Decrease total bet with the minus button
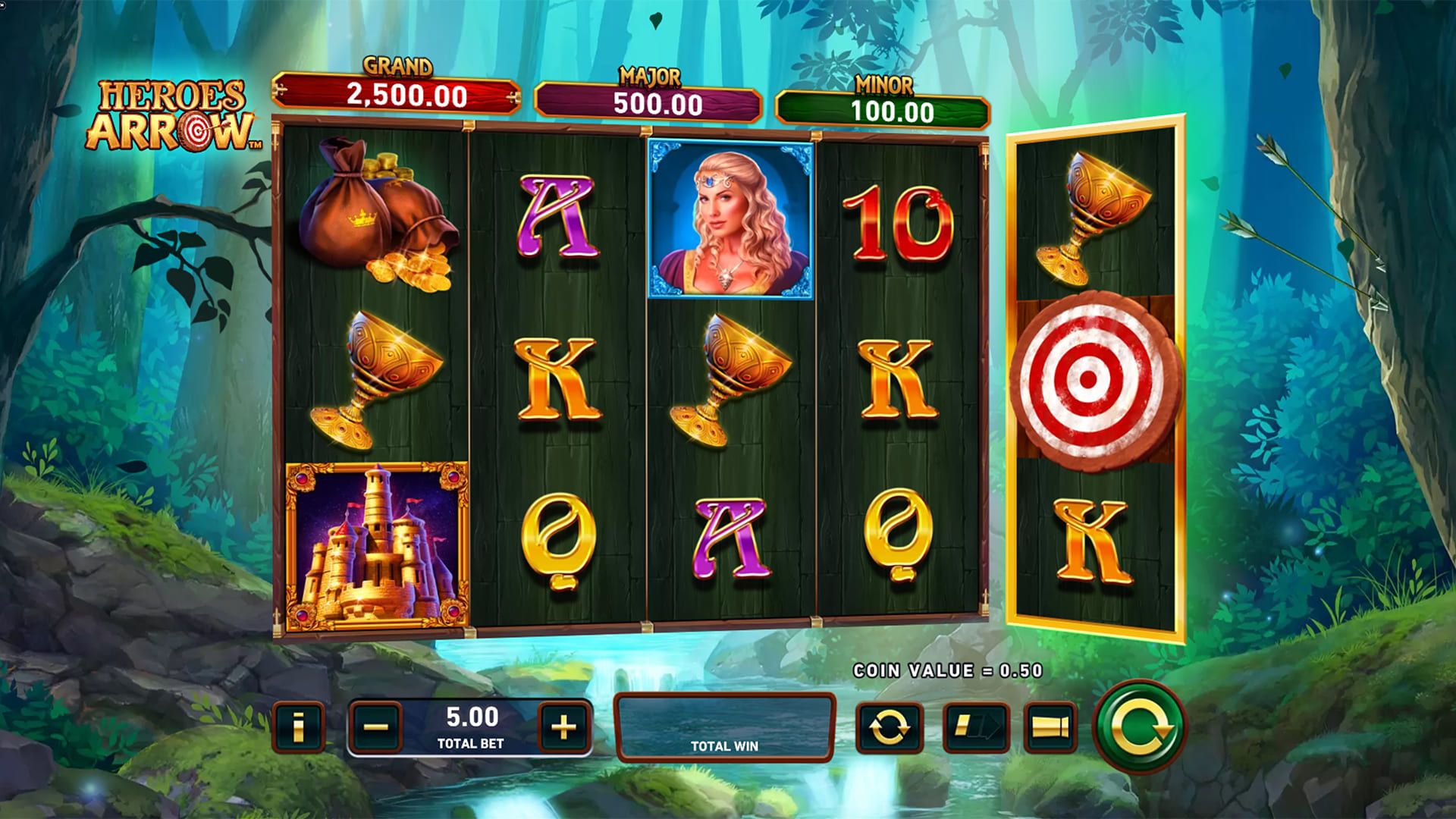 (x=376, y=727)
